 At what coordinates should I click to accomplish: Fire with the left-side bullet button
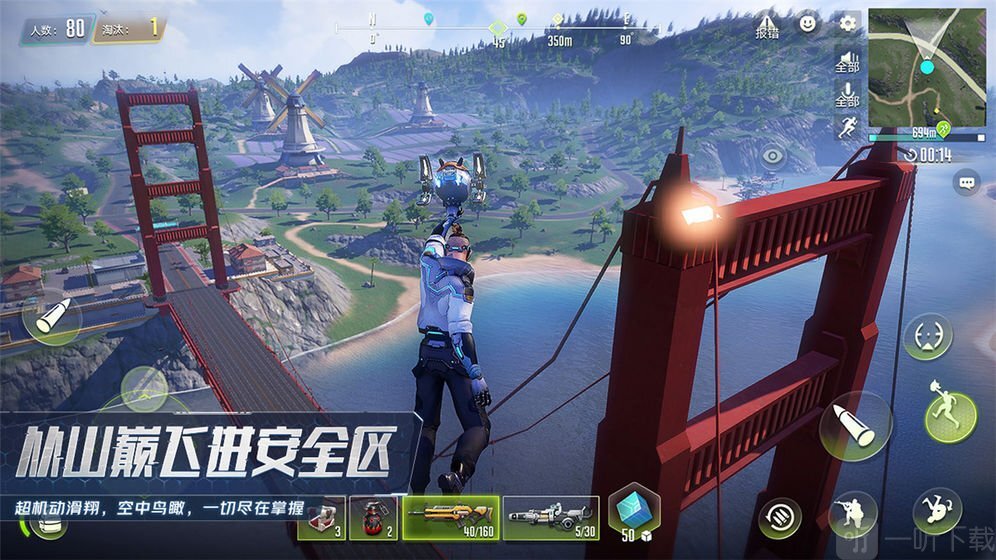click(51, 319)
